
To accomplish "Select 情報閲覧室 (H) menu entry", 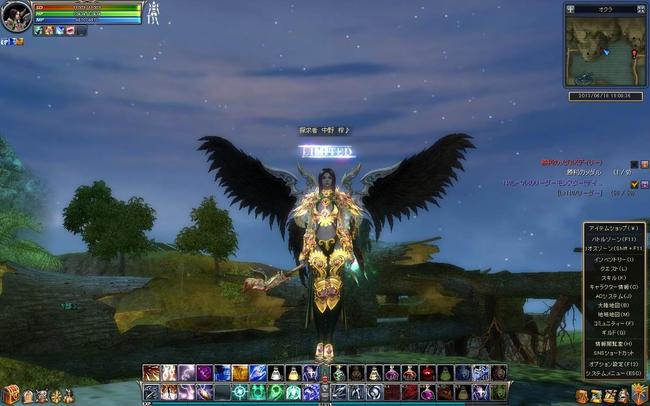I will point(611,344).
